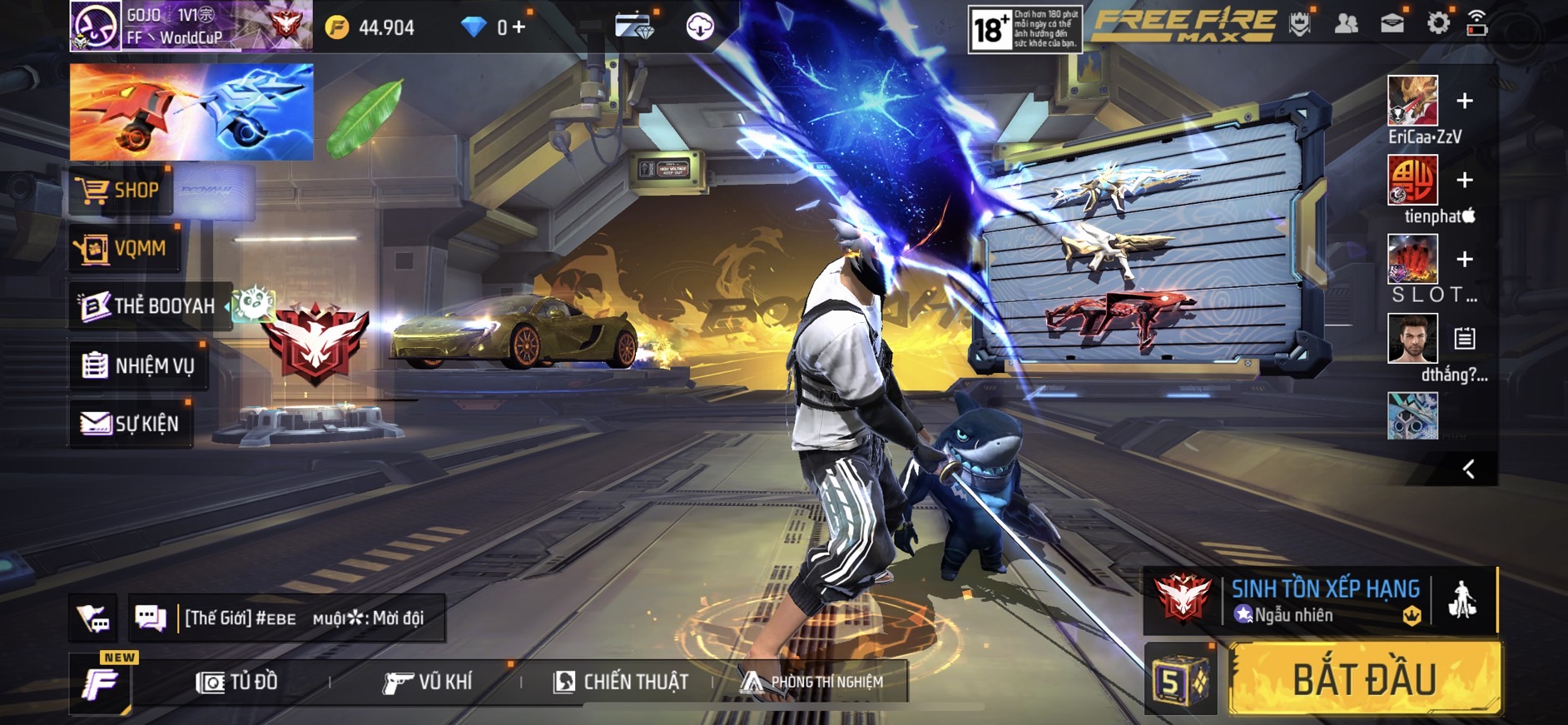Viewport: 1568px width, 725px height.
Task: Open the settings gear icon
Action: (1437, 24)
